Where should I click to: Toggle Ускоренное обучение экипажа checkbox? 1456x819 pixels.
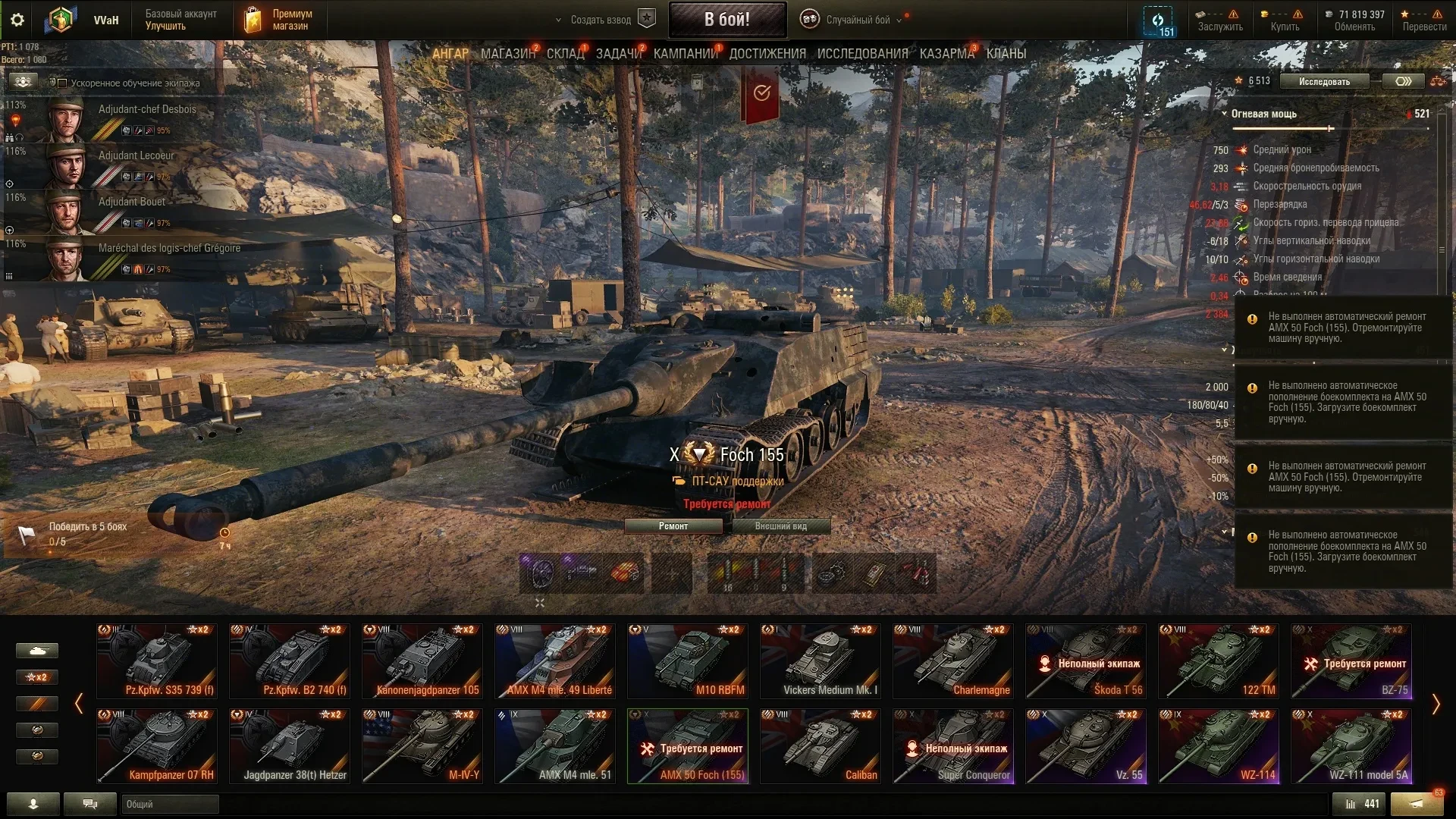click(63, 83)
